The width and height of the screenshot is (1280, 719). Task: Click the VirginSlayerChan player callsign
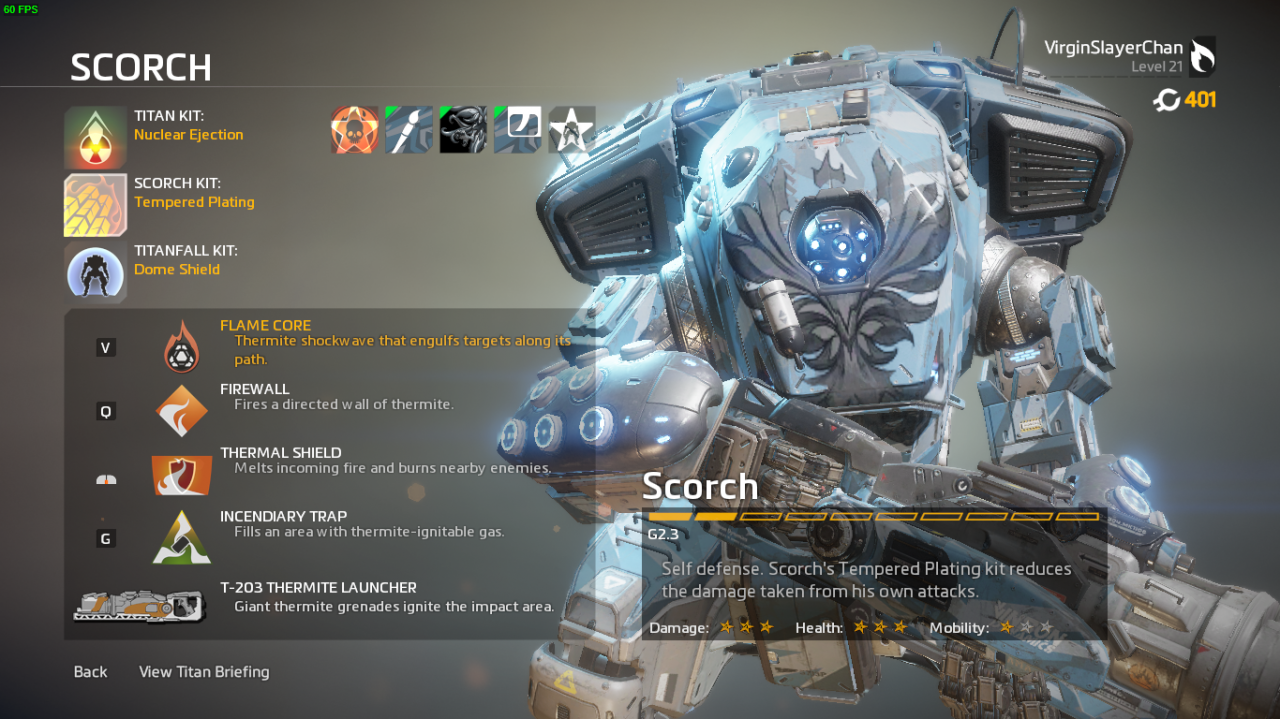[x=1113, y=48]
